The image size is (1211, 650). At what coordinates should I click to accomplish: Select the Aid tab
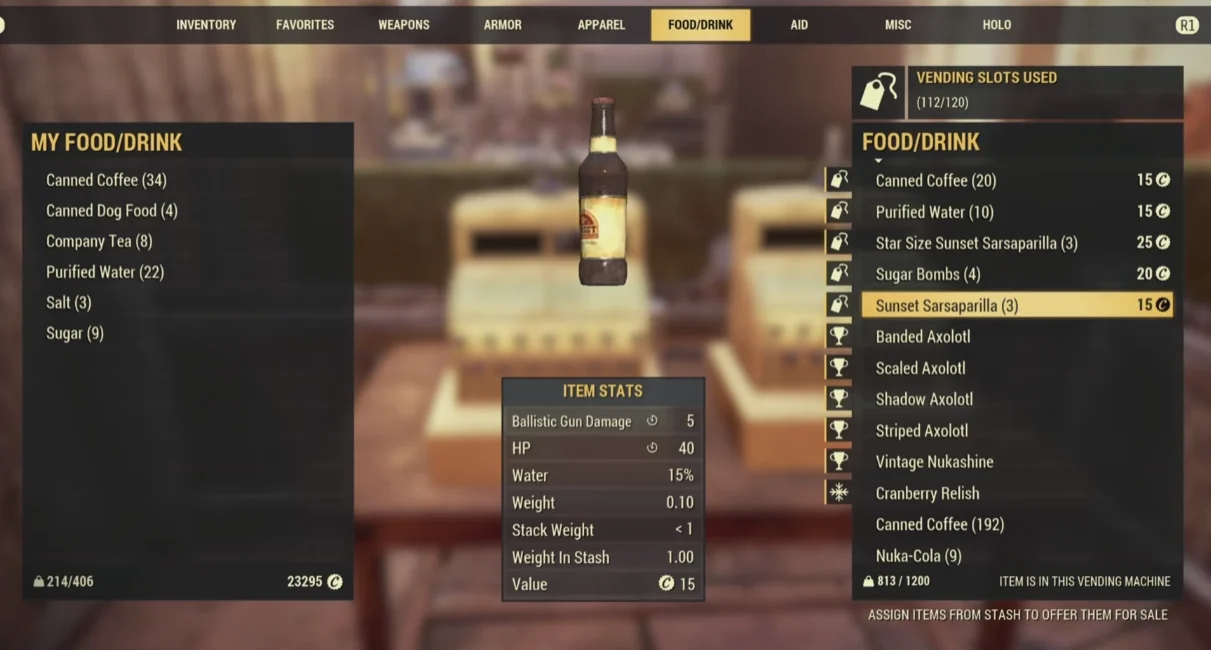tap(799, 25)
